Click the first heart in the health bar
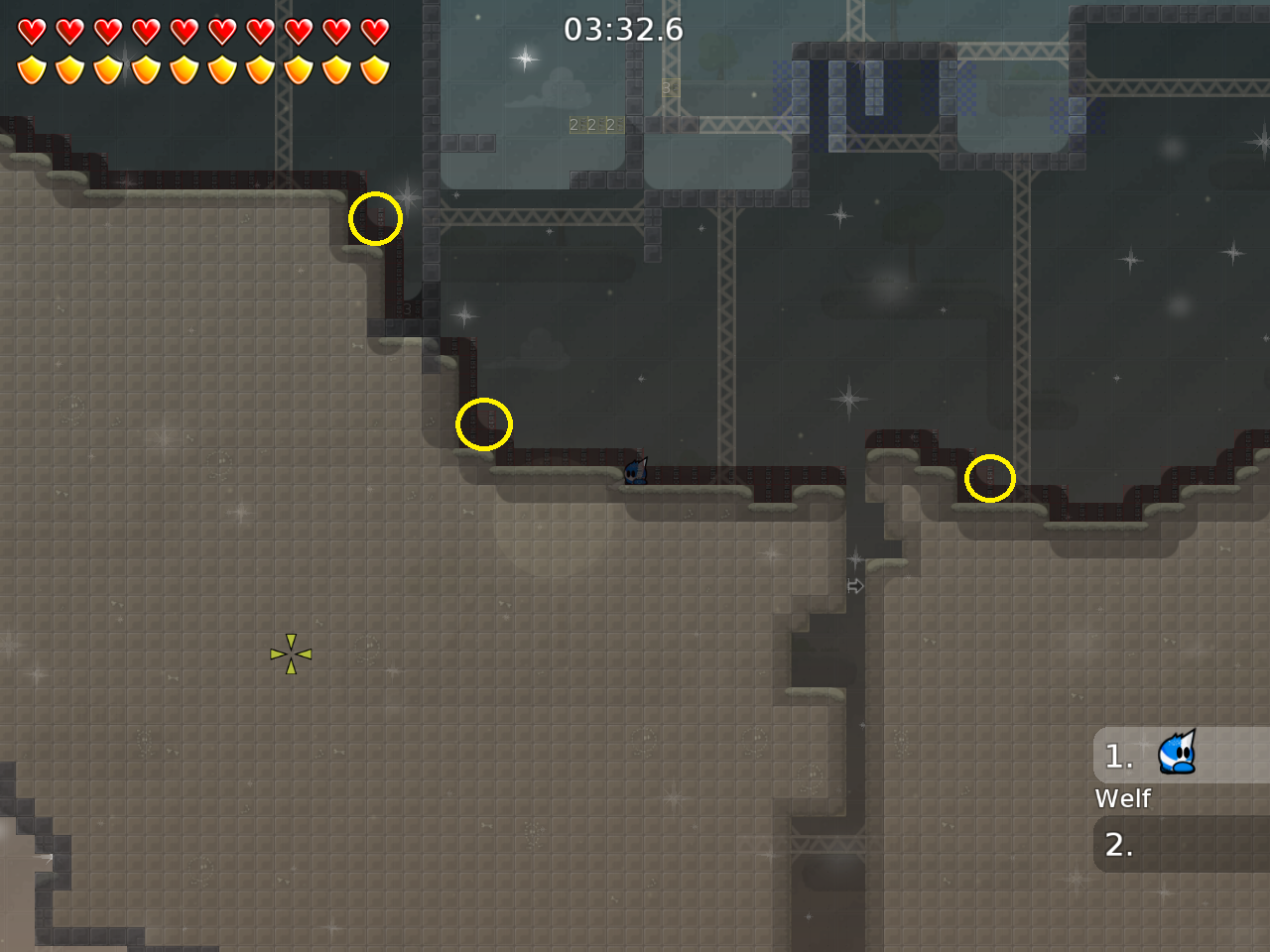This screenshot has height=952, width=1270. (33, 30)
